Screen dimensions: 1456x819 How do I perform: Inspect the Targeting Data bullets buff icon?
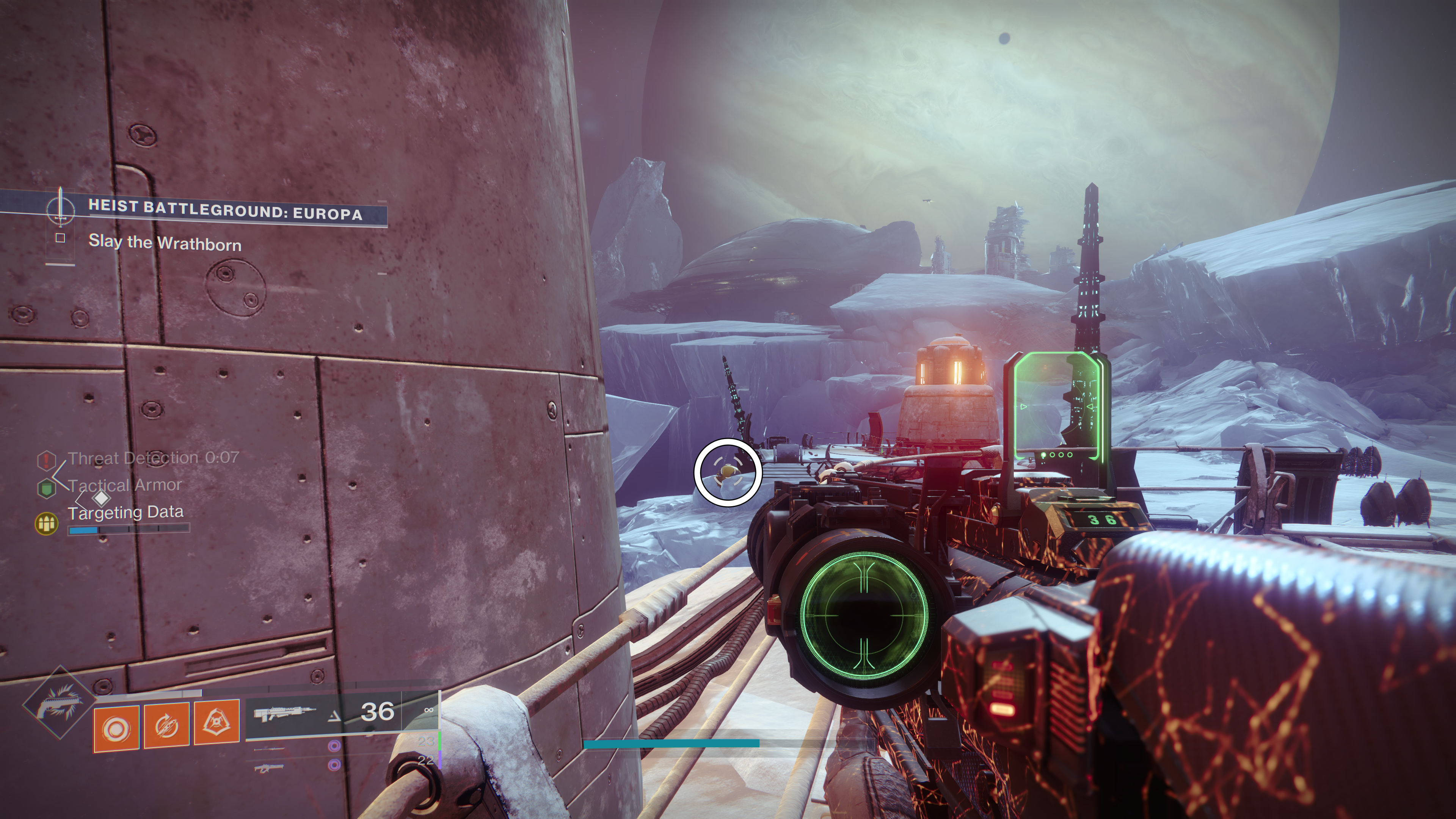pyautogui.click(x=46, y=523)
